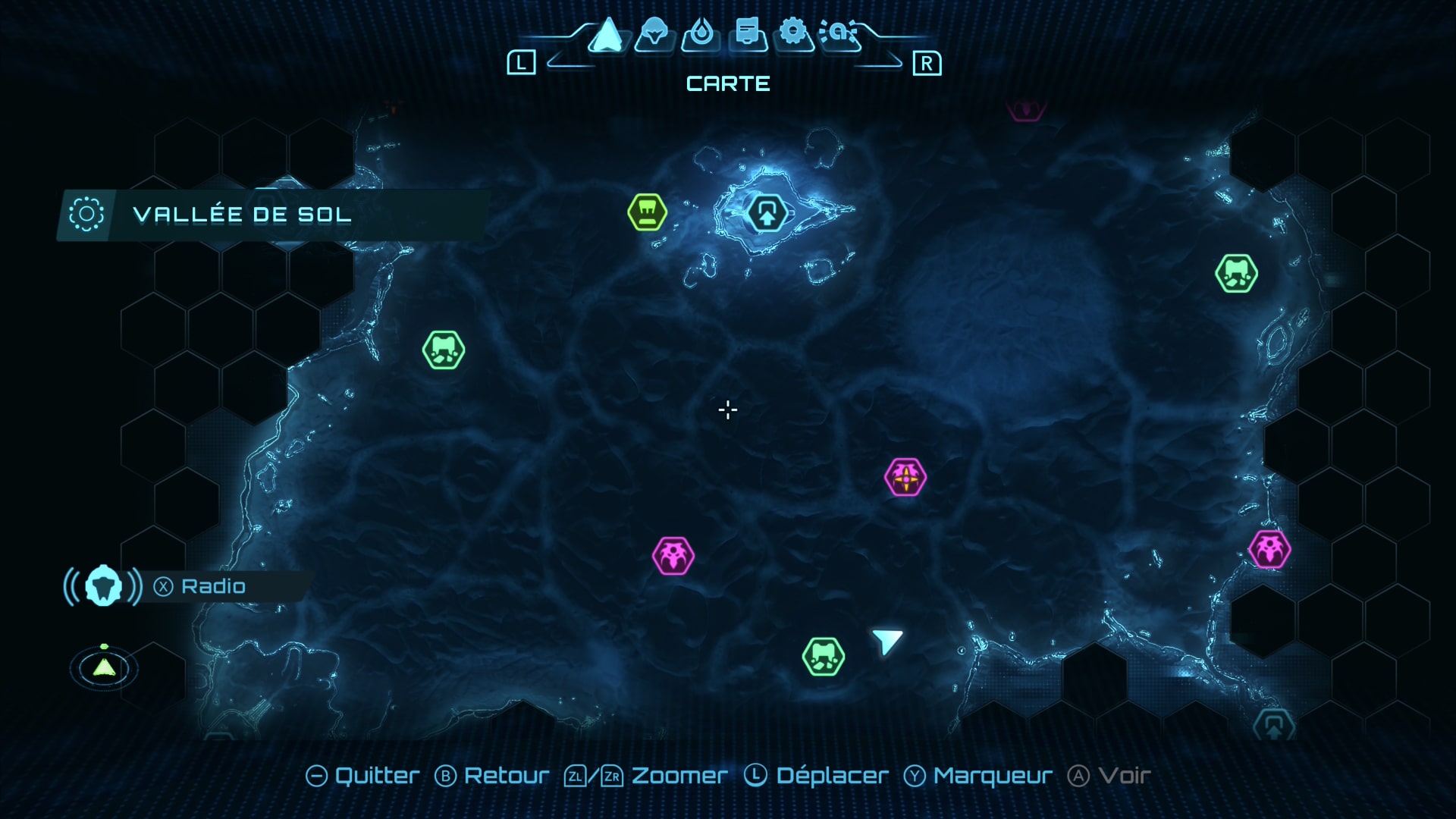Select the yellow-green hexagon map marker

pos(647,212)
